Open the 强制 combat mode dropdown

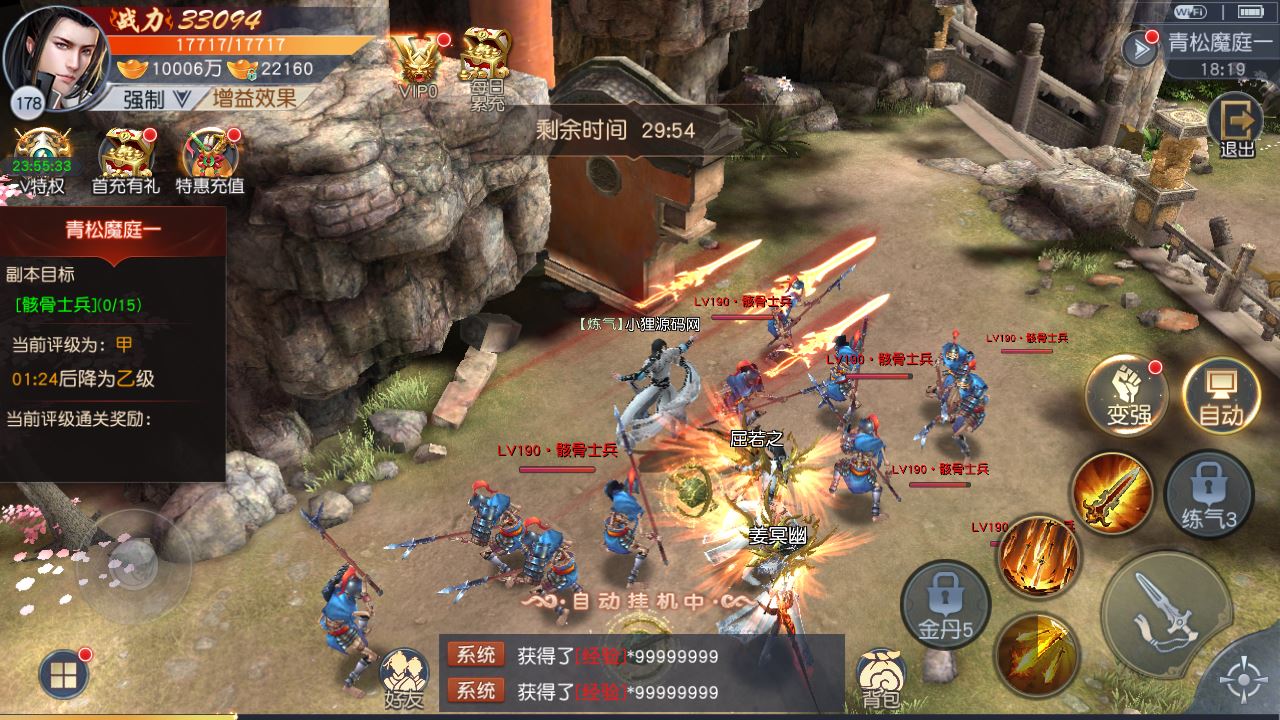[157, 98]
